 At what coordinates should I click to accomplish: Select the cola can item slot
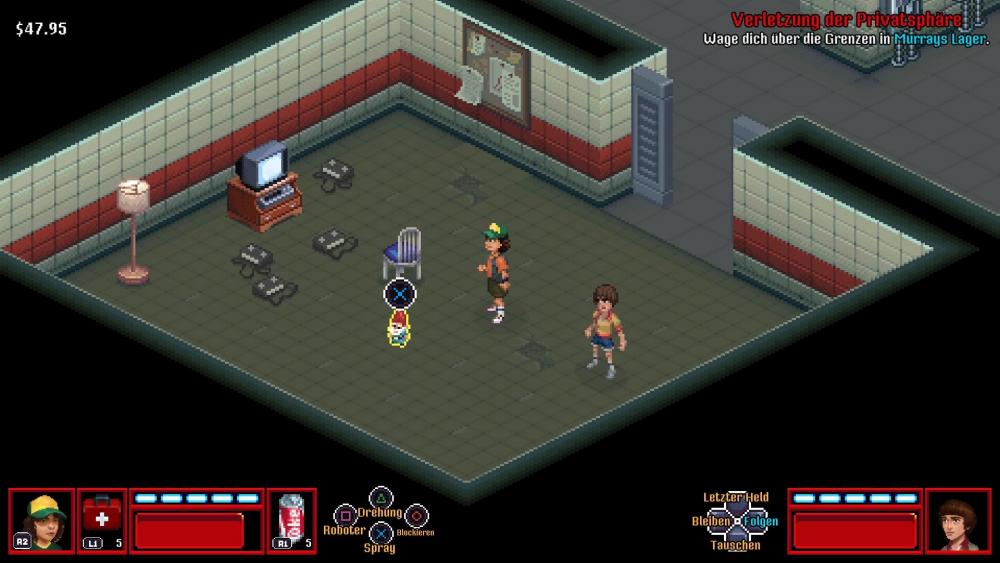292,520
